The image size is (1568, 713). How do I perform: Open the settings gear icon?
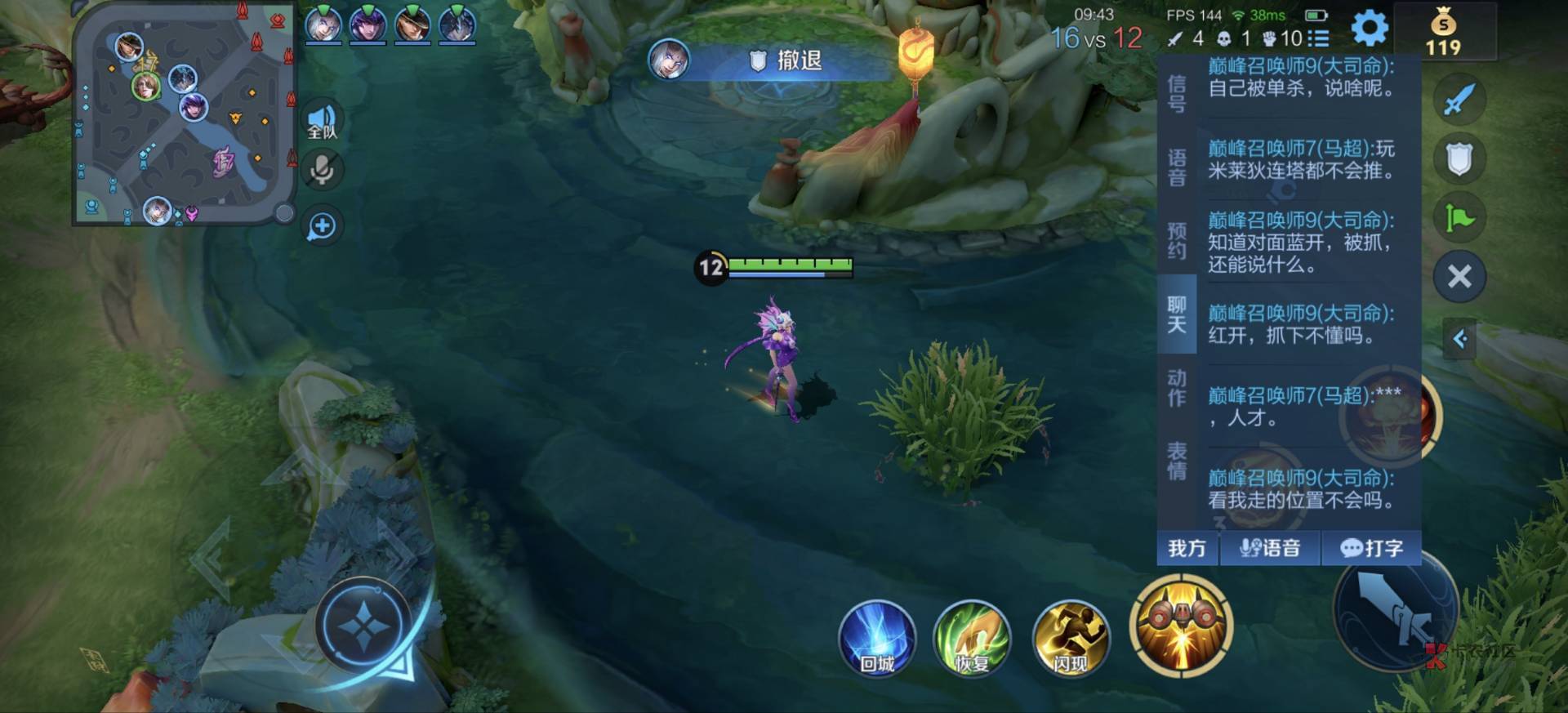point(1370,29)
